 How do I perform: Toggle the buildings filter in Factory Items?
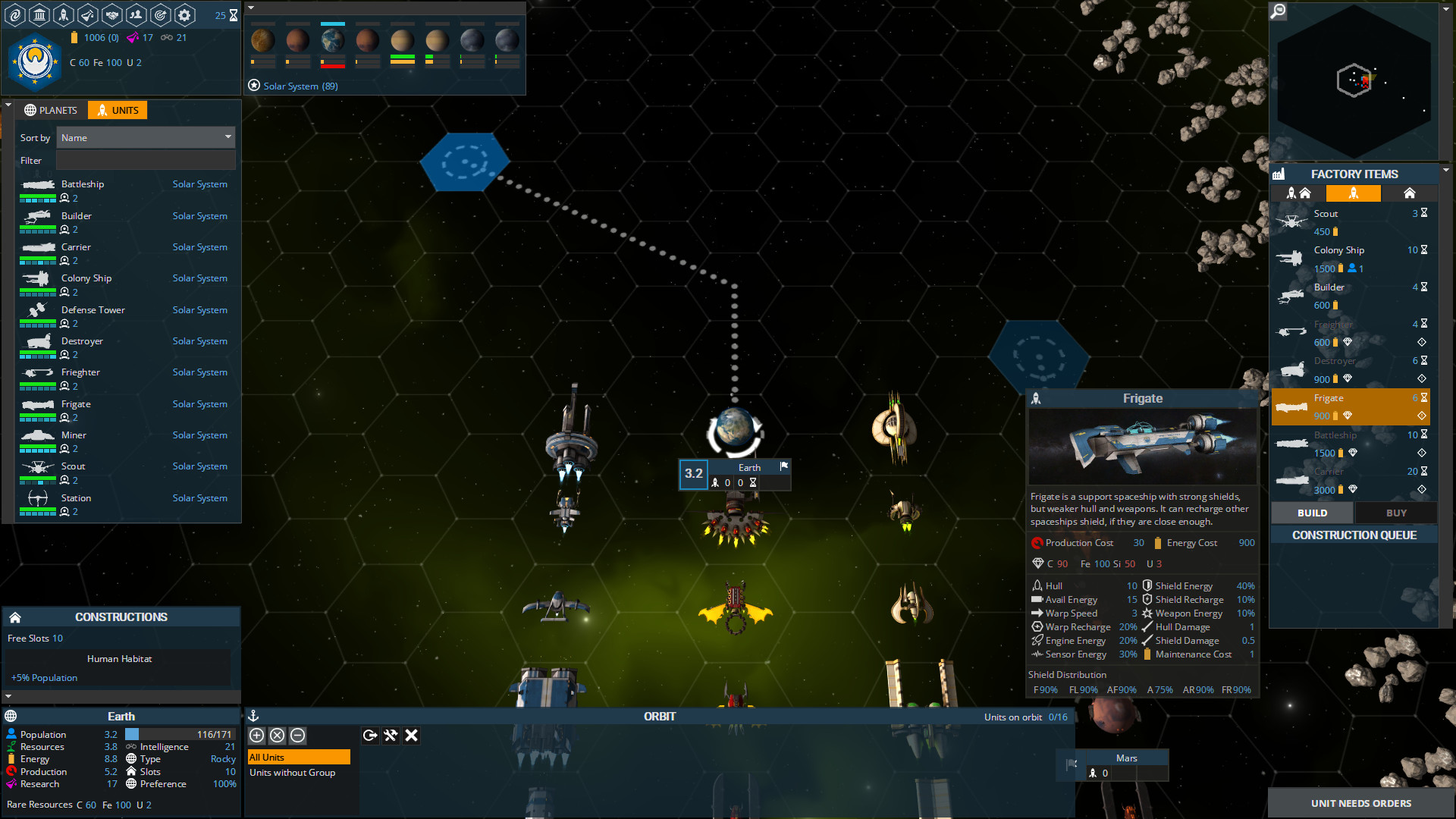pyautogui.click(x=1409, y=193)
